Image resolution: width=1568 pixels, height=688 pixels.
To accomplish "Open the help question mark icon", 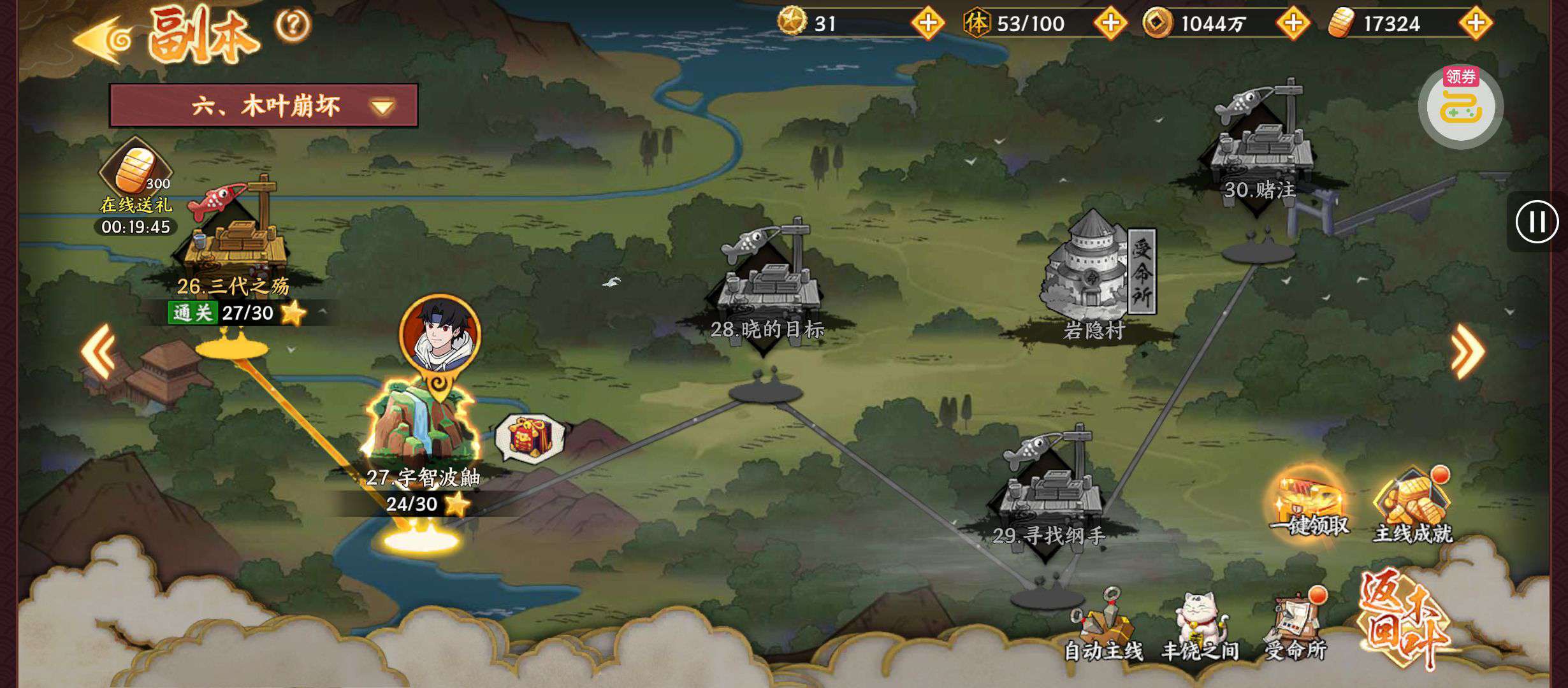I will click(293, 25).
